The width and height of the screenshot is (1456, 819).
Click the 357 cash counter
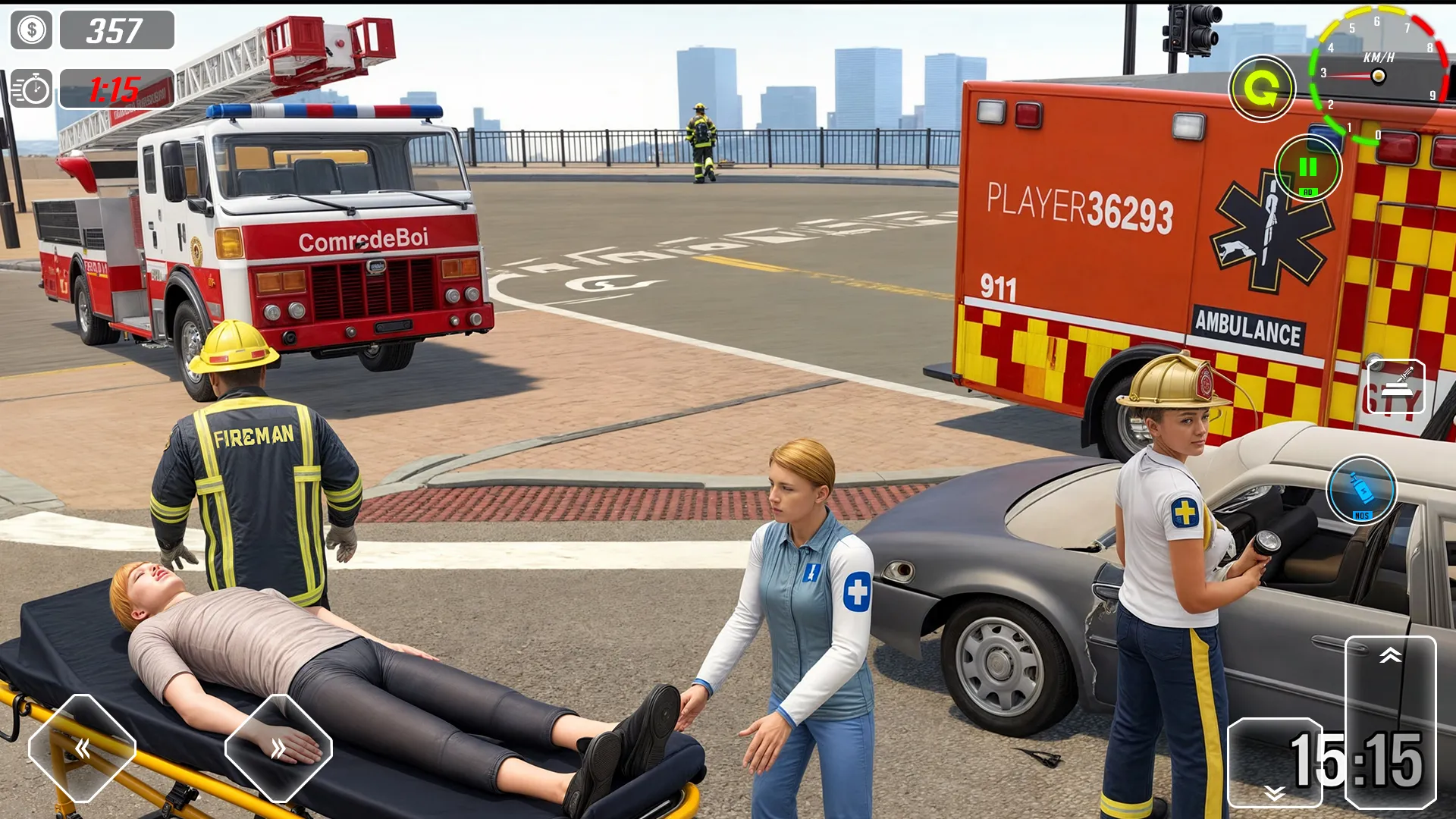click(115, 30)
